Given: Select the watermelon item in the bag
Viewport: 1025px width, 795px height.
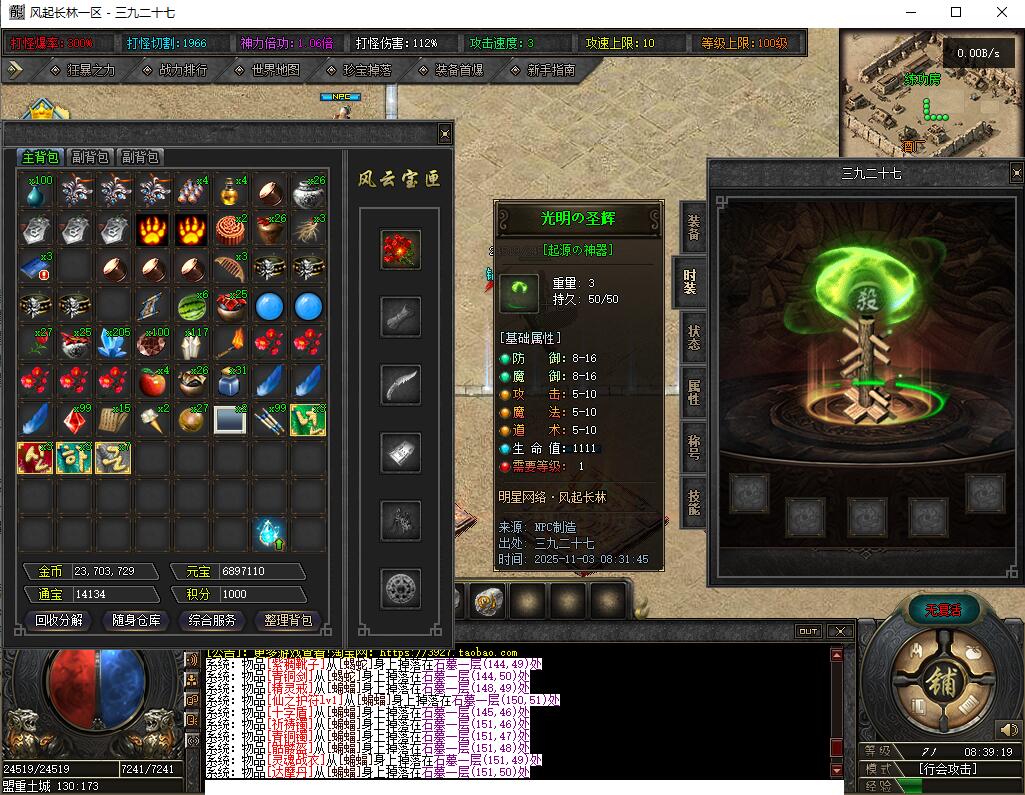Looking at the screenshot, I should (x=192, y=306).
